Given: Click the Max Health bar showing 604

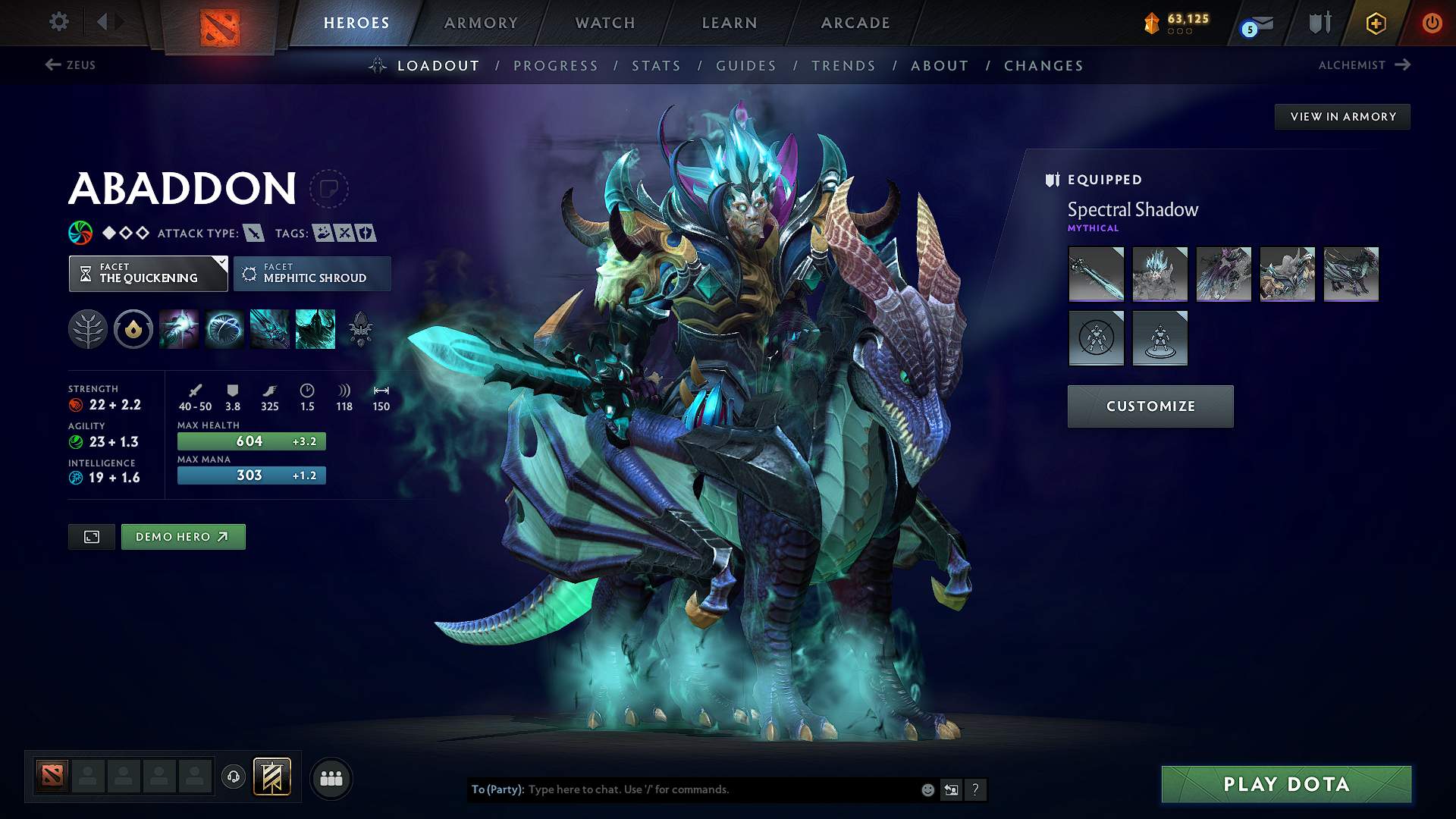Looking at the screenshot, I should [x=251, y=441].
